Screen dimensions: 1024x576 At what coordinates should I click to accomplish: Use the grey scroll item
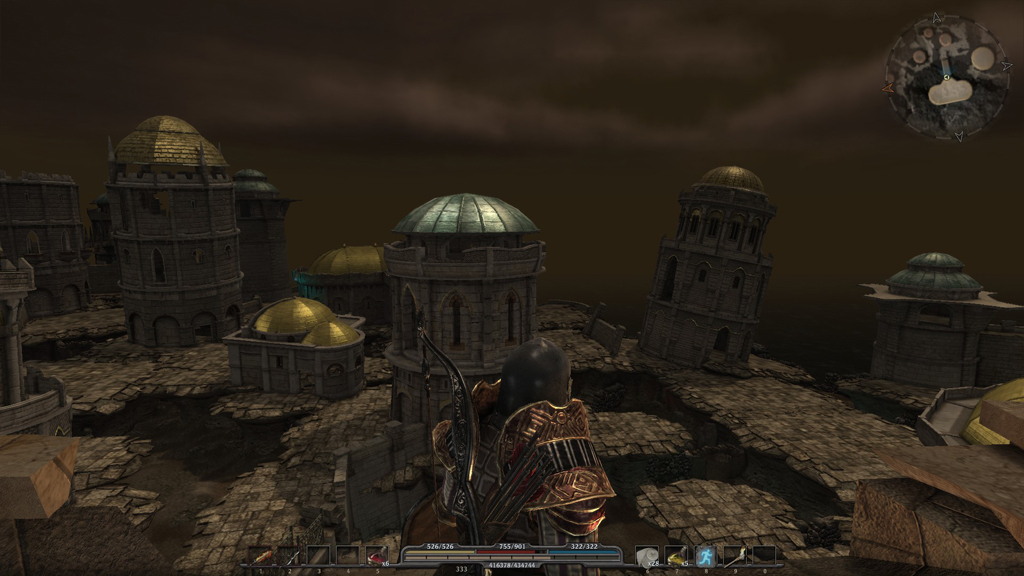647,555
